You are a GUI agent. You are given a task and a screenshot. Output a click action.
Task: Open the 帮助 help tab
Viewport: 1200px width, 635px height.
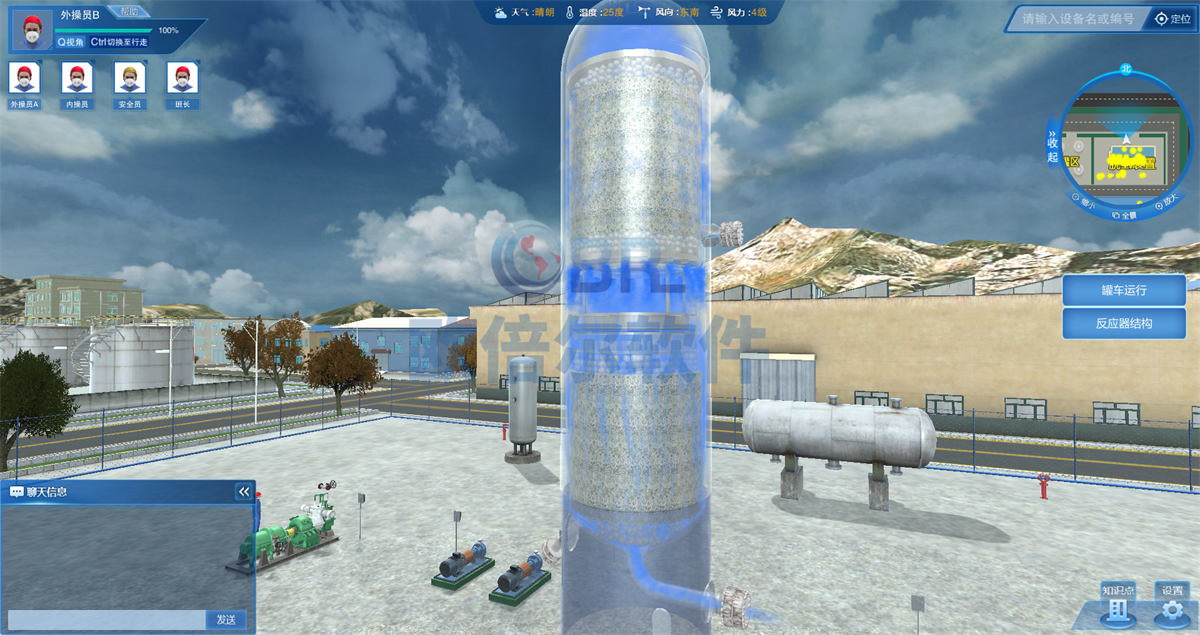point(129,12)
